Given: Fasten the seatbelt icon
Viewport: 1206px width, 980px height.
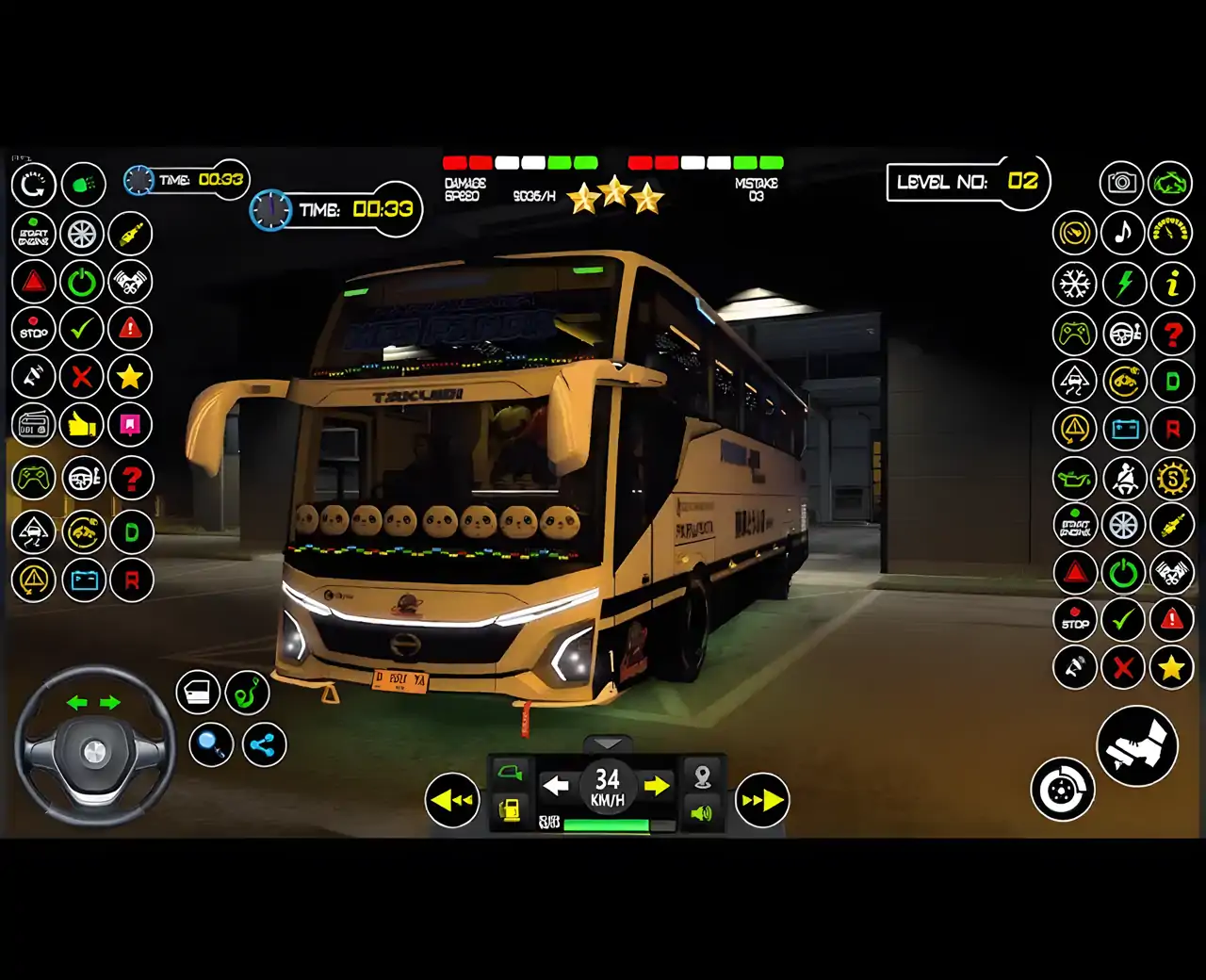Looking at the screenshot, I should point(1123,479).
